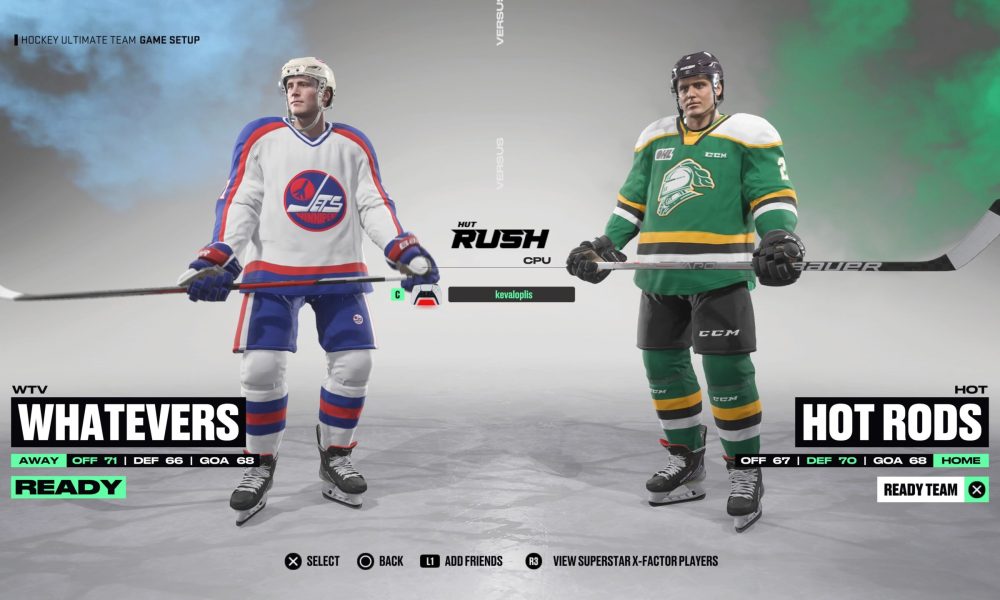
Task: Click the Ready Team button
Action: [933, 490]
